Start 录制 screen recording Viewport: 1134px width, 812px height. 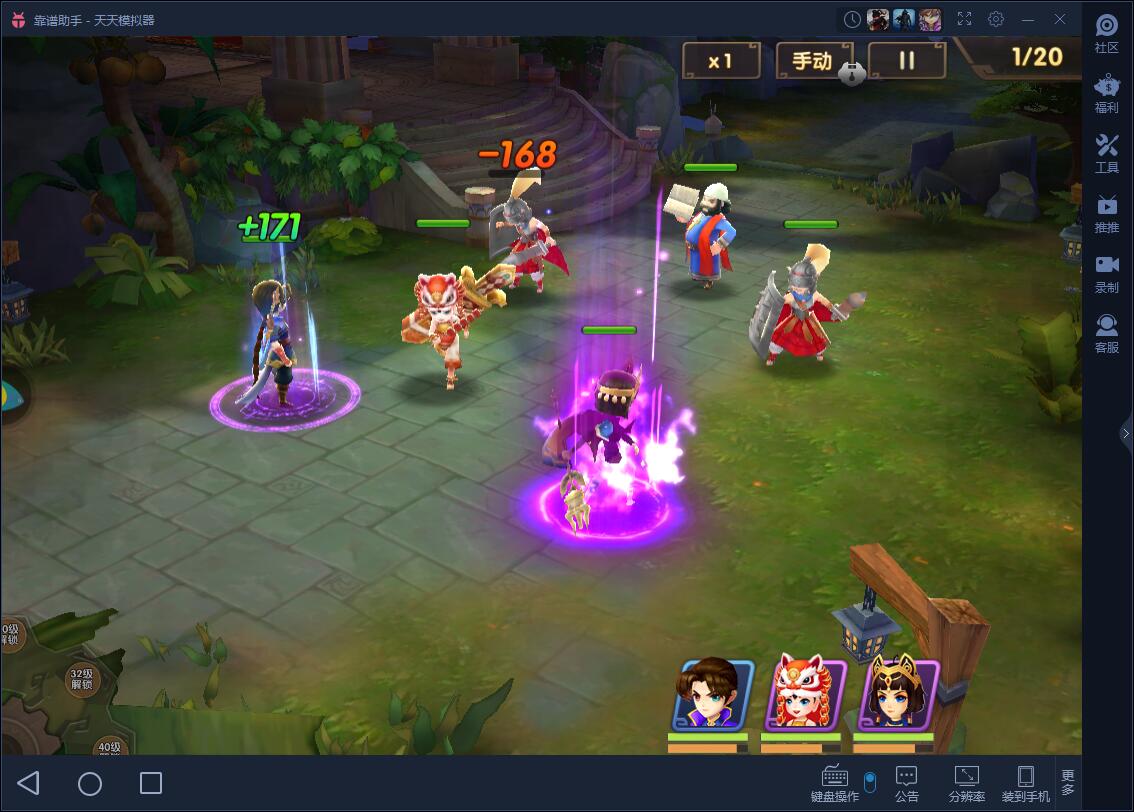pos(1106,273)
